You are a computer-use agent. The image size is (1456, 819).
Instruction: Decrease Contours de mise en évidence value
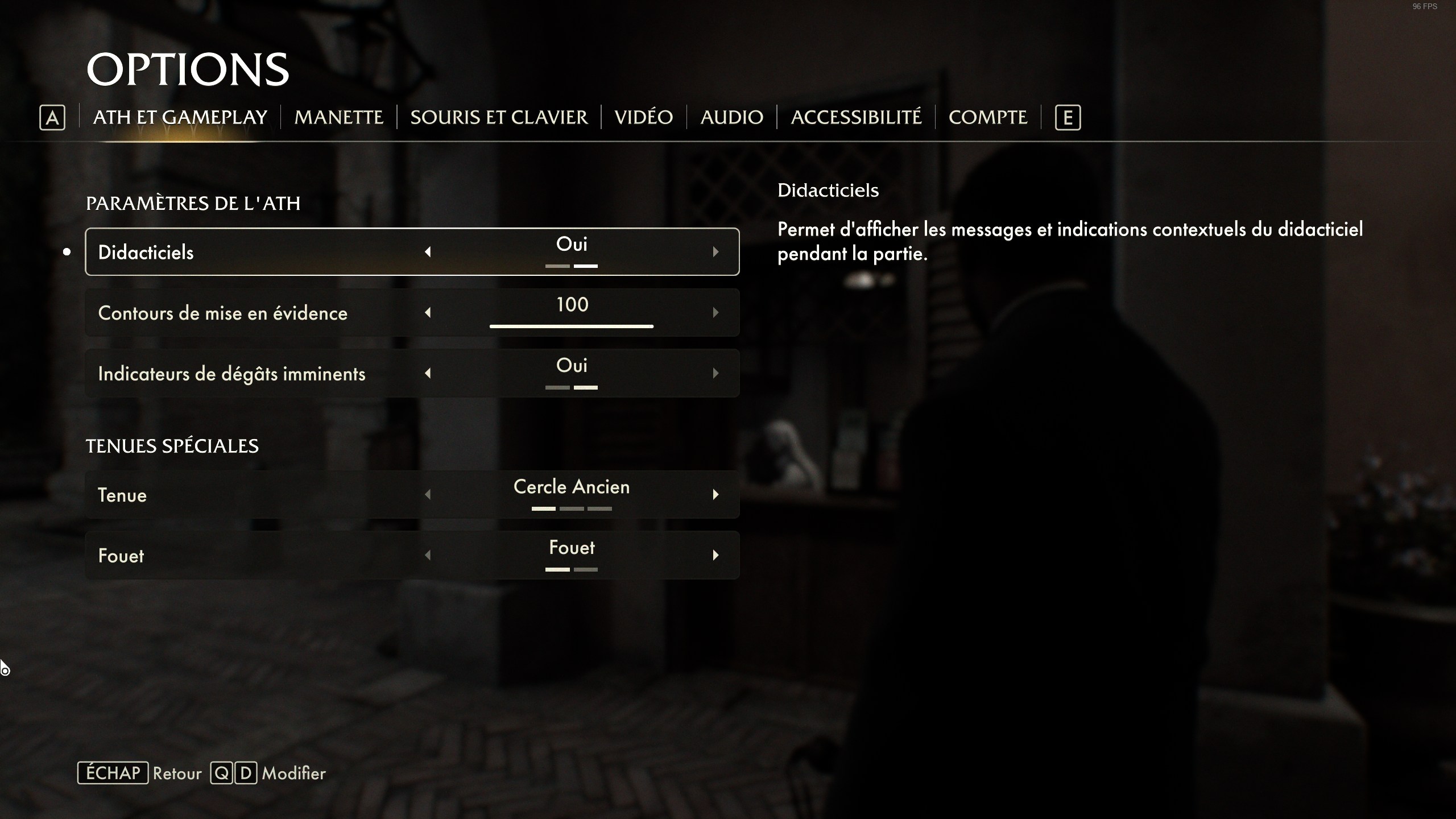pyautogui.click(x=428, y=313)
